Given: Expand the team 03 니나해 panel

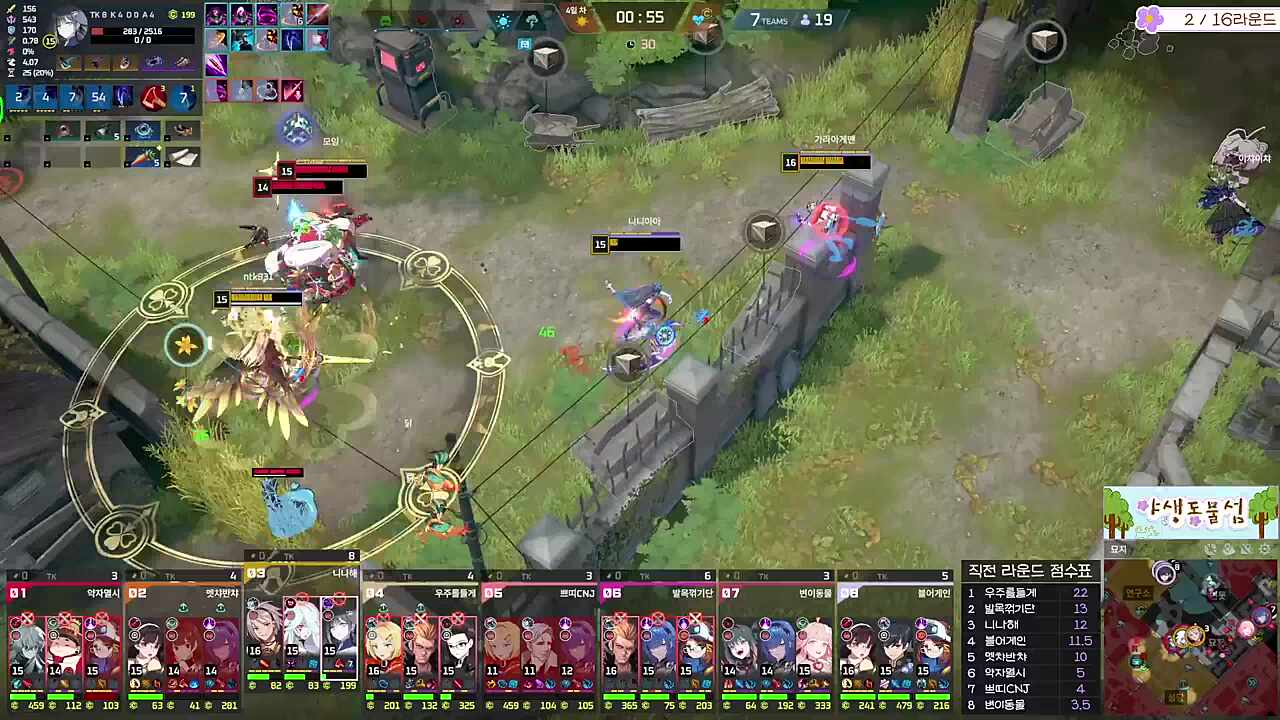Looking at the screenshot, I should click(300, 573).
